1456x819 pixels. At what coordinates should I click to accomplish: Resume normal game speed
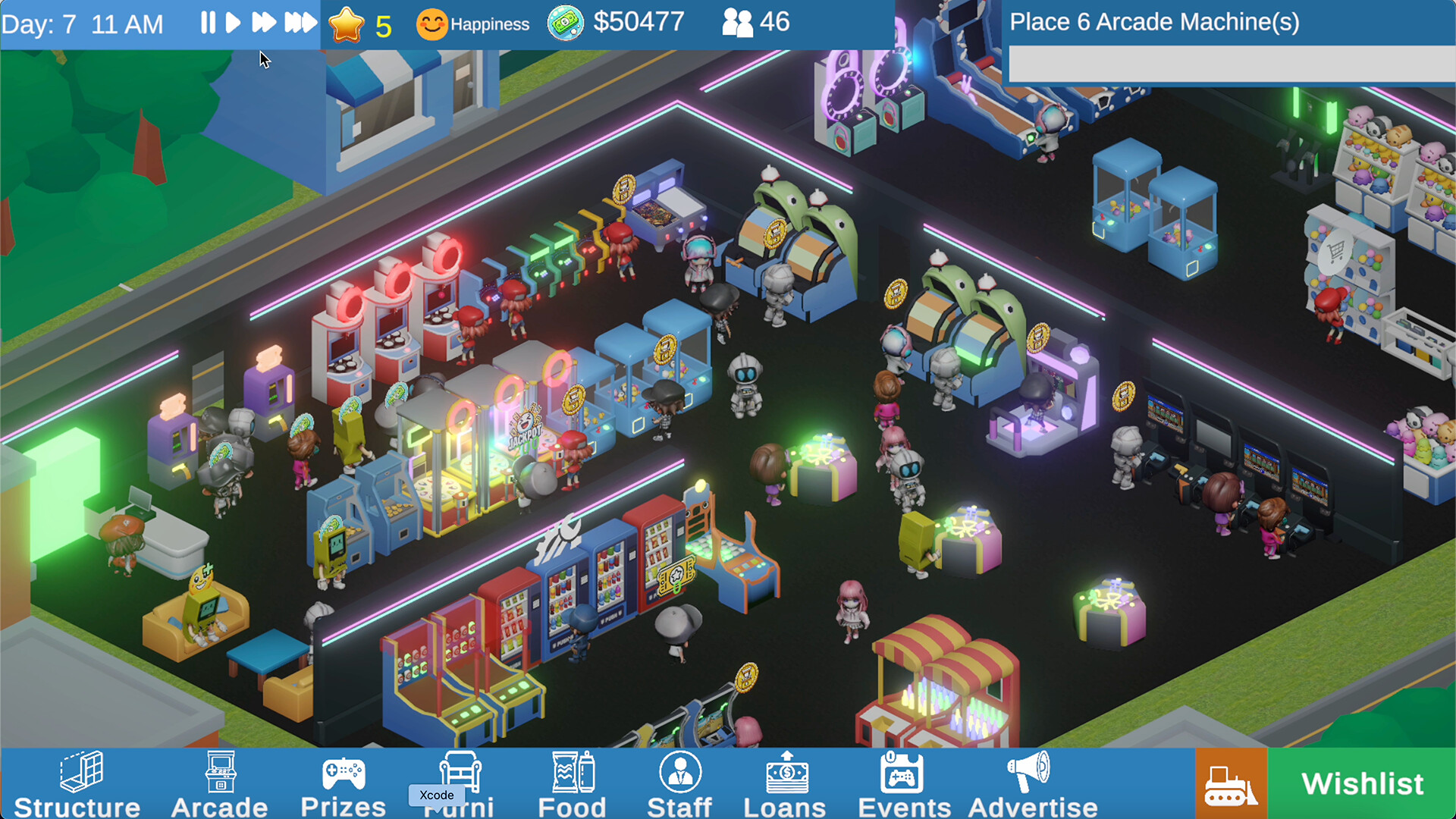click(234, 22)
